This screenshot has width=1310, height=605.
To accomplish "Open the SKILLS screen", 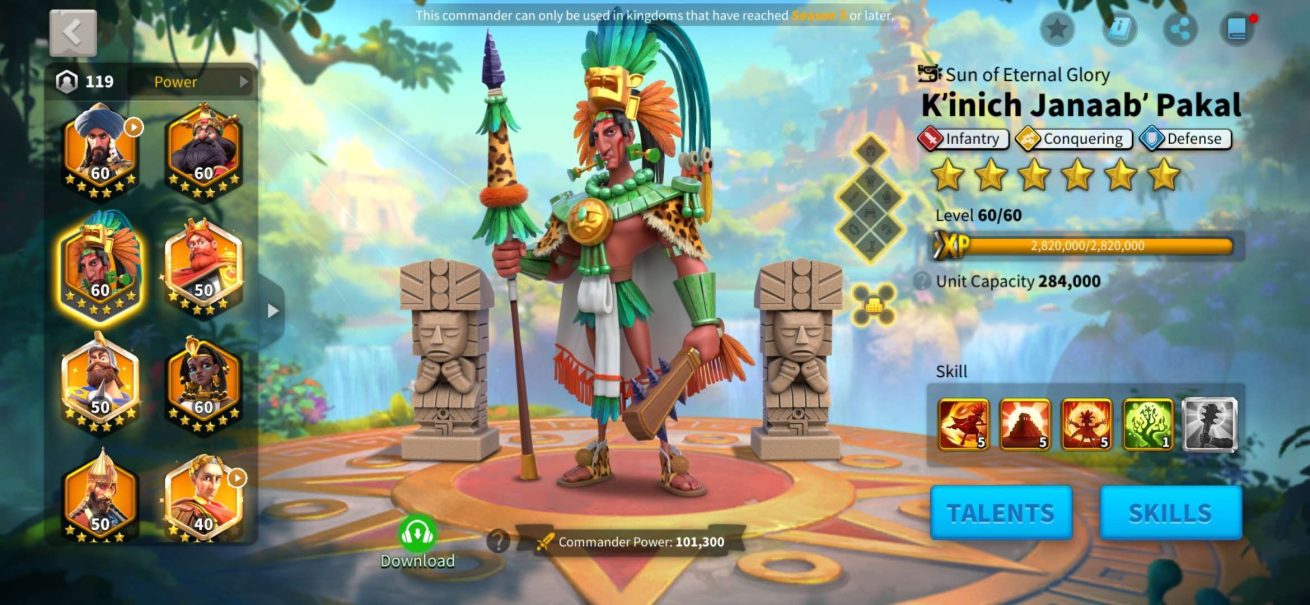I will (1171, 513).
